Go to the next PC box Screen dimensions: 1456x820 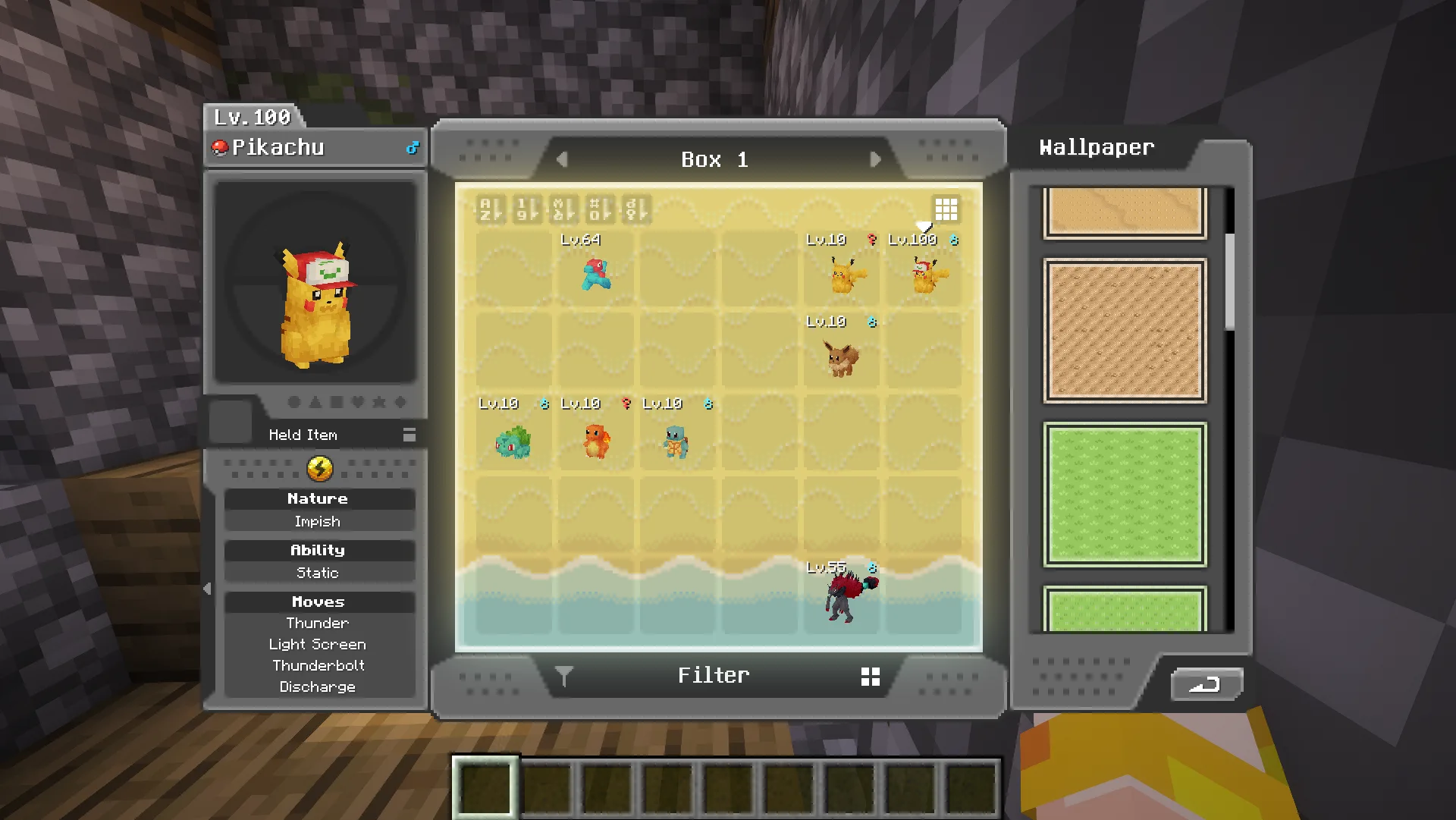click(x=875, y=159)
